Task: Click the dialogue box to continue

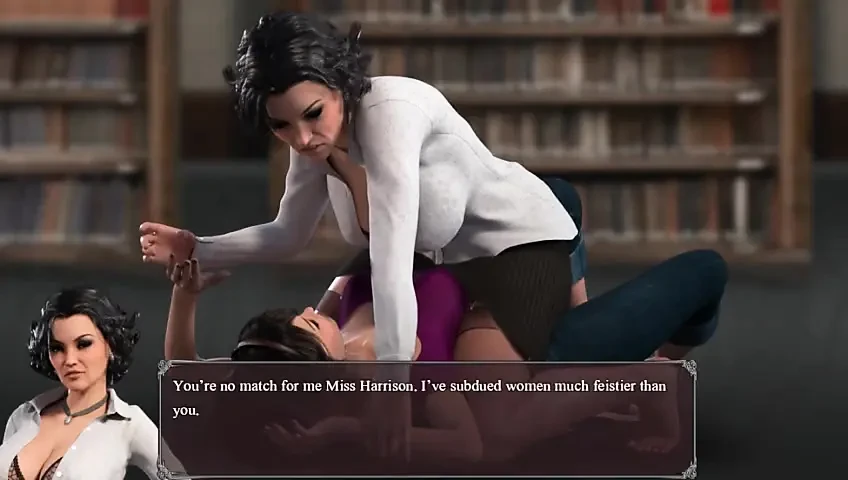Action: pos(427,418)
